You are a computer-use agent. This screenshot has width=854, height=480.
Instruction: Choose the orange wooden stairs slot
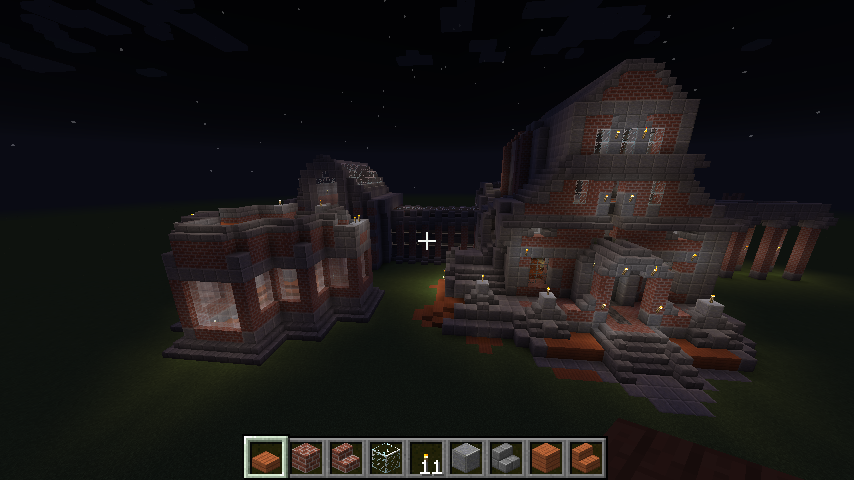(x=586, y=458)
